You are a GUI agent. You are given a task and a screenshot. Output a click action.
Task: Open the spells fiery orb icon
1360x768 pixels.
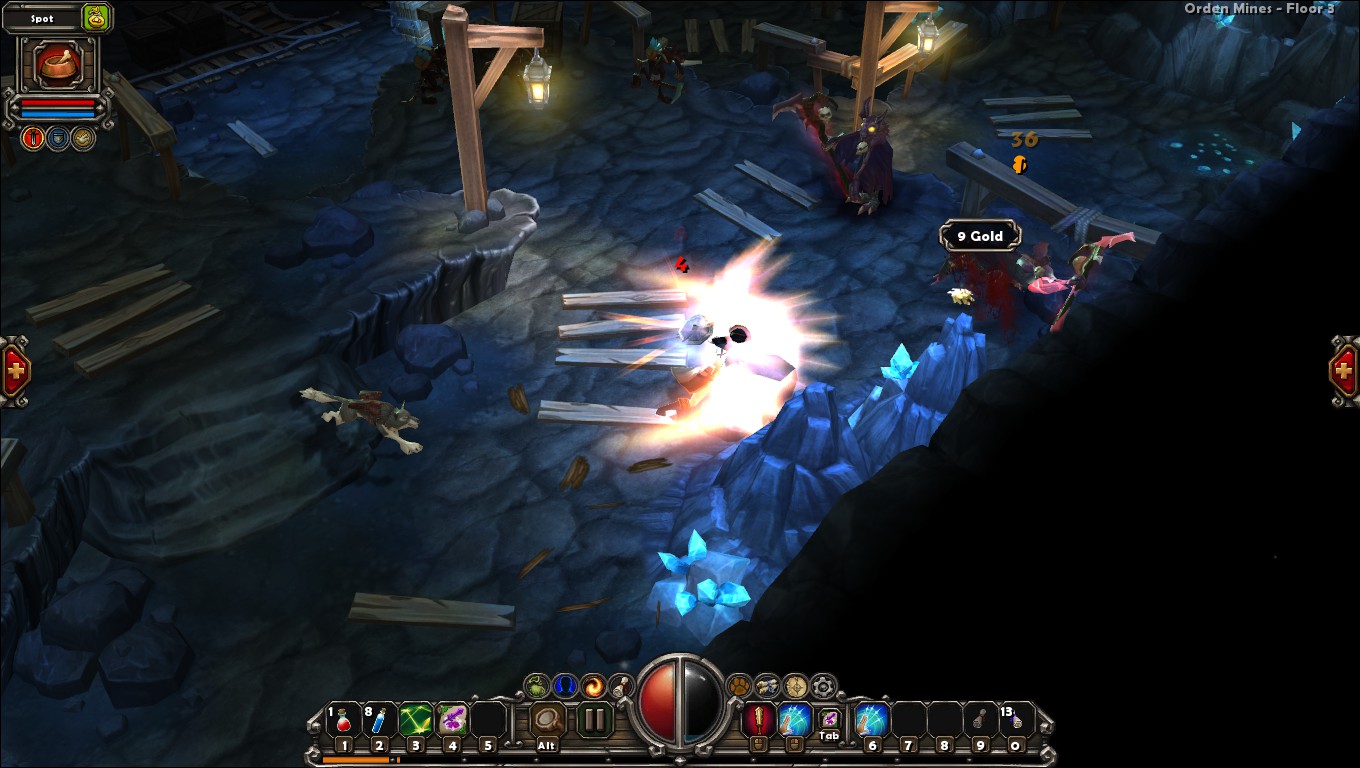coord(594,686)
